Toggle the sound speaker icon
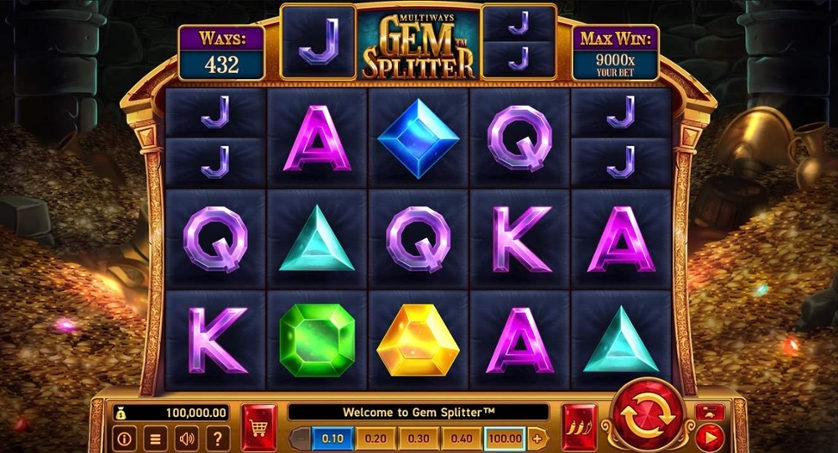Image resolution: width=838 pixels, height=453 pixels. (x=186, y=438)
